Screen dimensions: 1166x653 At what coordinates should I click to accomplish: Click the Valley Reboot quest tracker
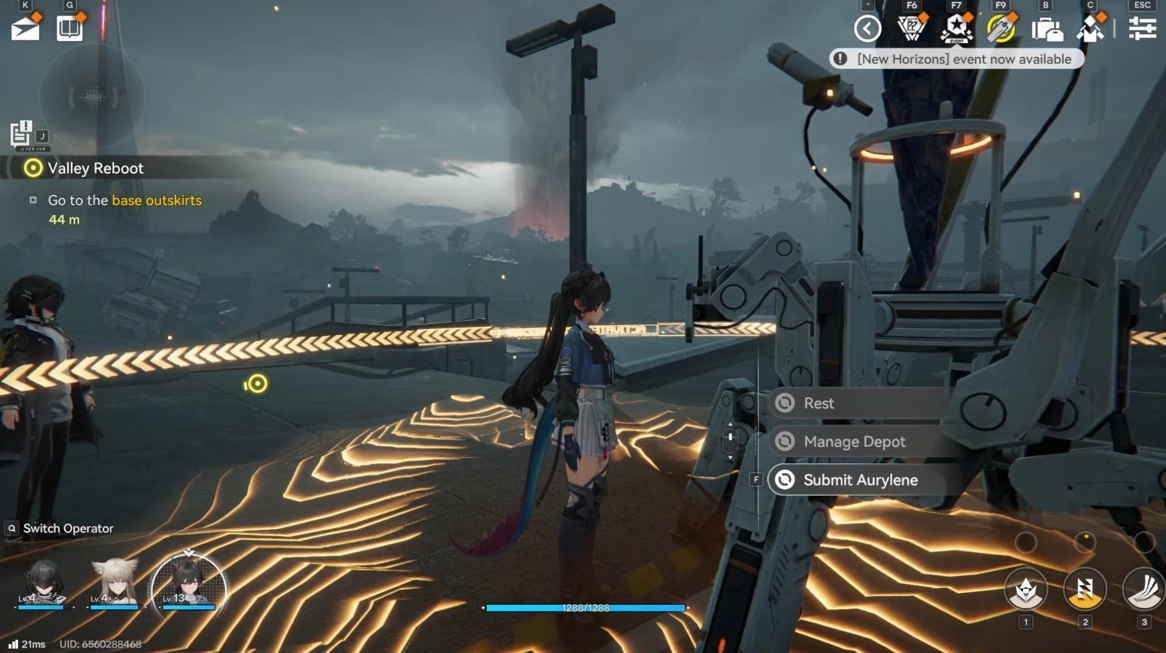point(96,168)
